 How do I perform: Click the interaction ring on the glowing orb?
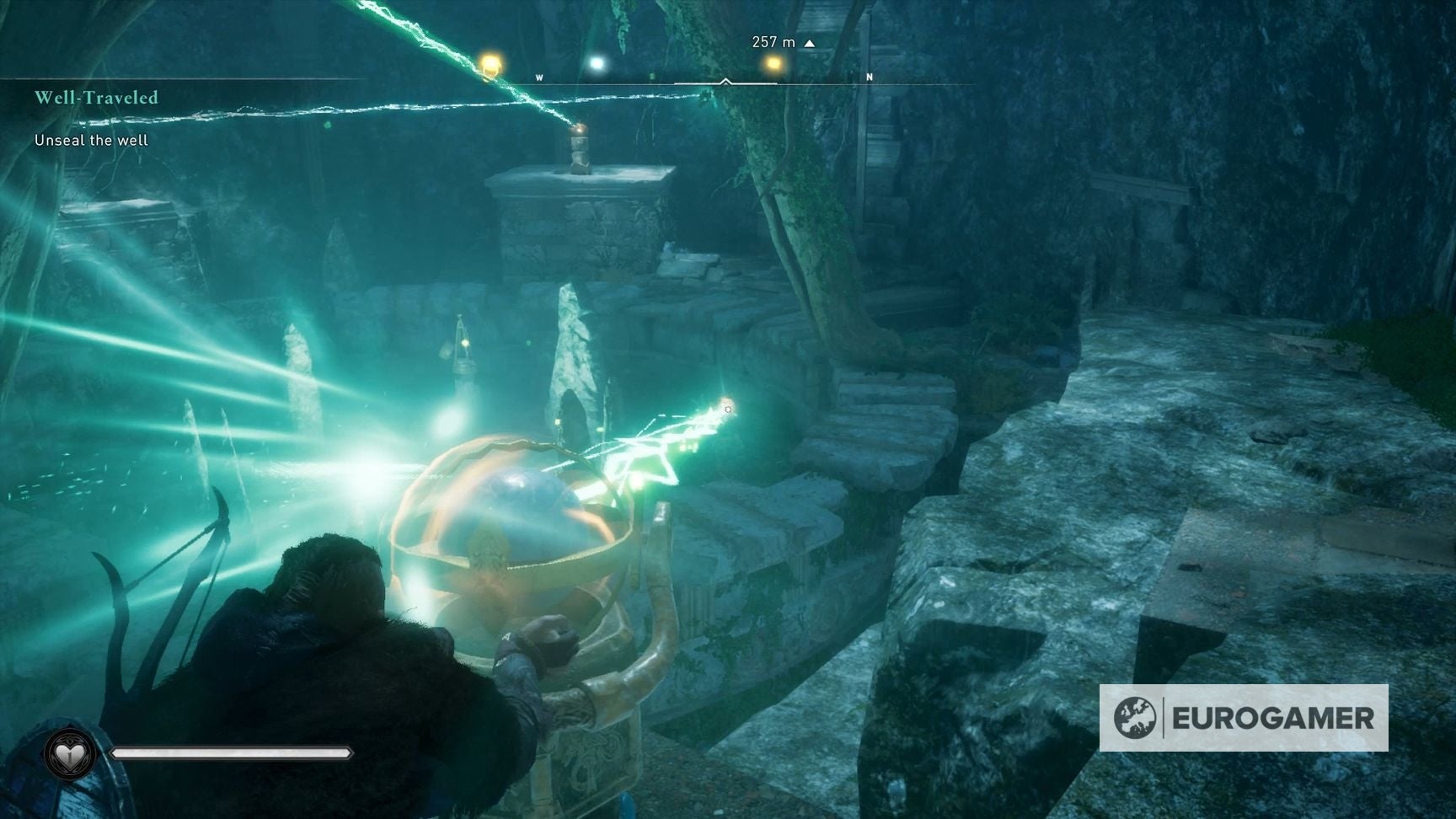pyautogui.click(x=727, y=409)
